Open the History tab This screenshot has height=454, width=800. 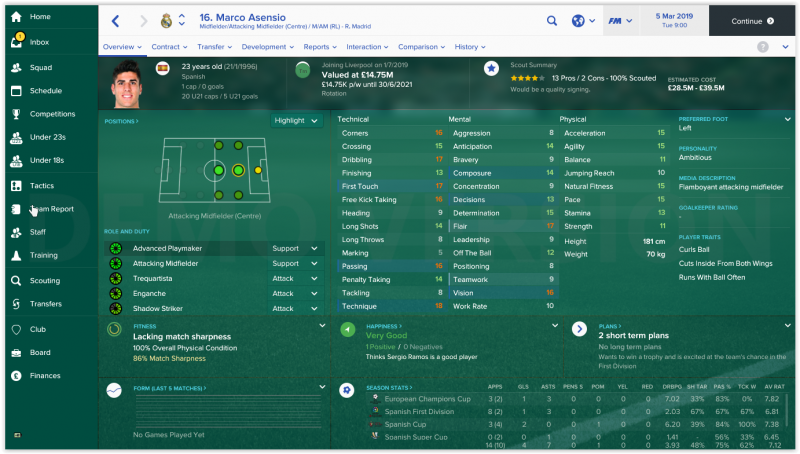pyautogui.click(x=469, y=47)
